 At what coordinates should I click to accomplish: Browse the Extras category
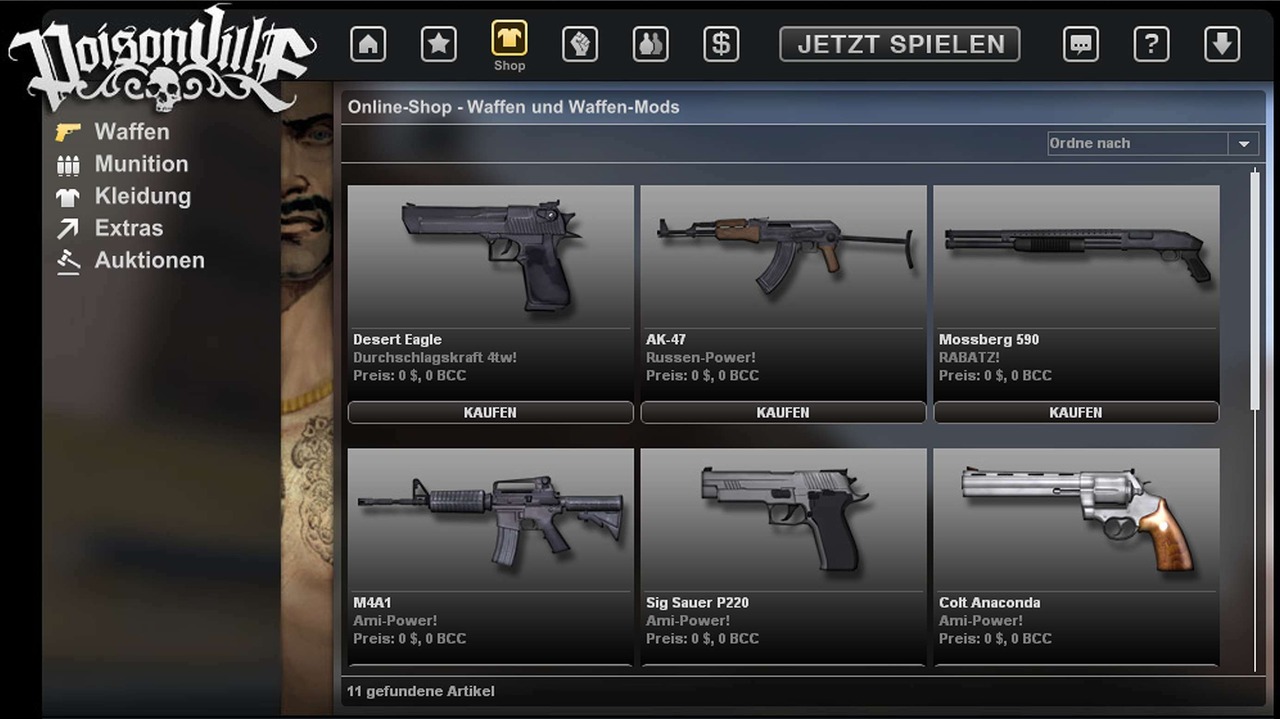tap(128, 228)
